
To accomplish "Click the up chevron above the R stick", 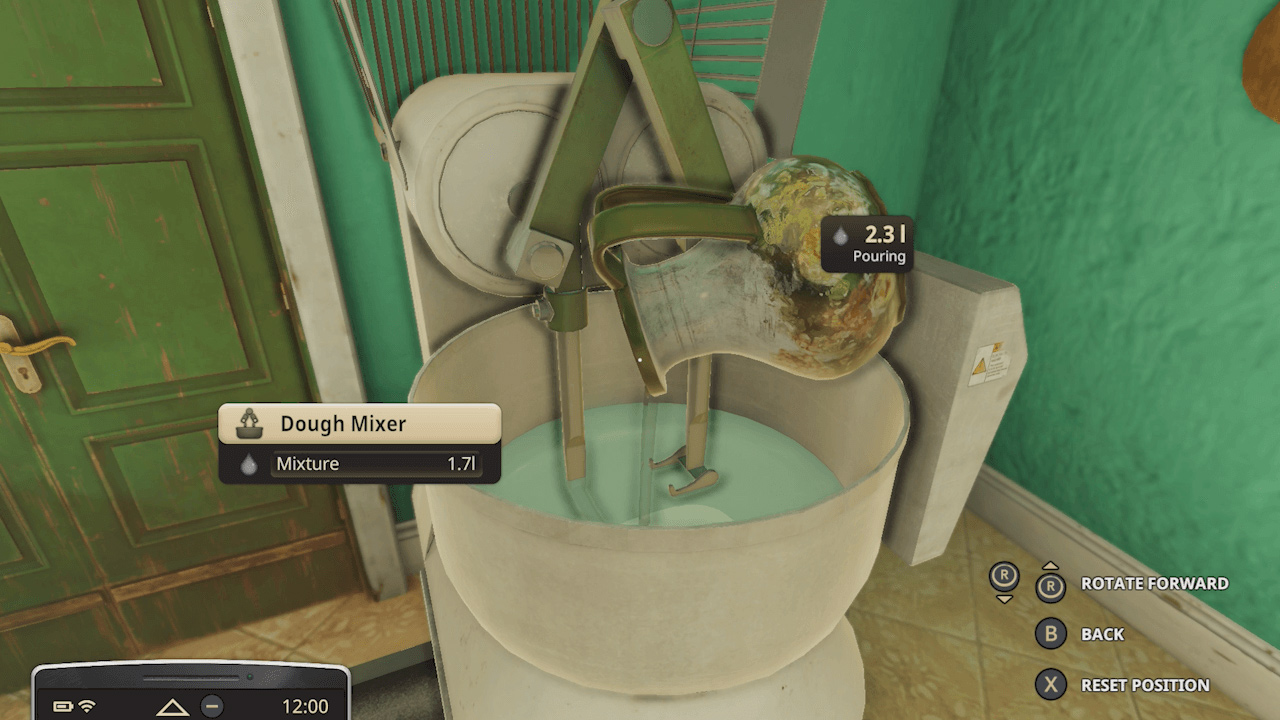I will coord(1050,565).
